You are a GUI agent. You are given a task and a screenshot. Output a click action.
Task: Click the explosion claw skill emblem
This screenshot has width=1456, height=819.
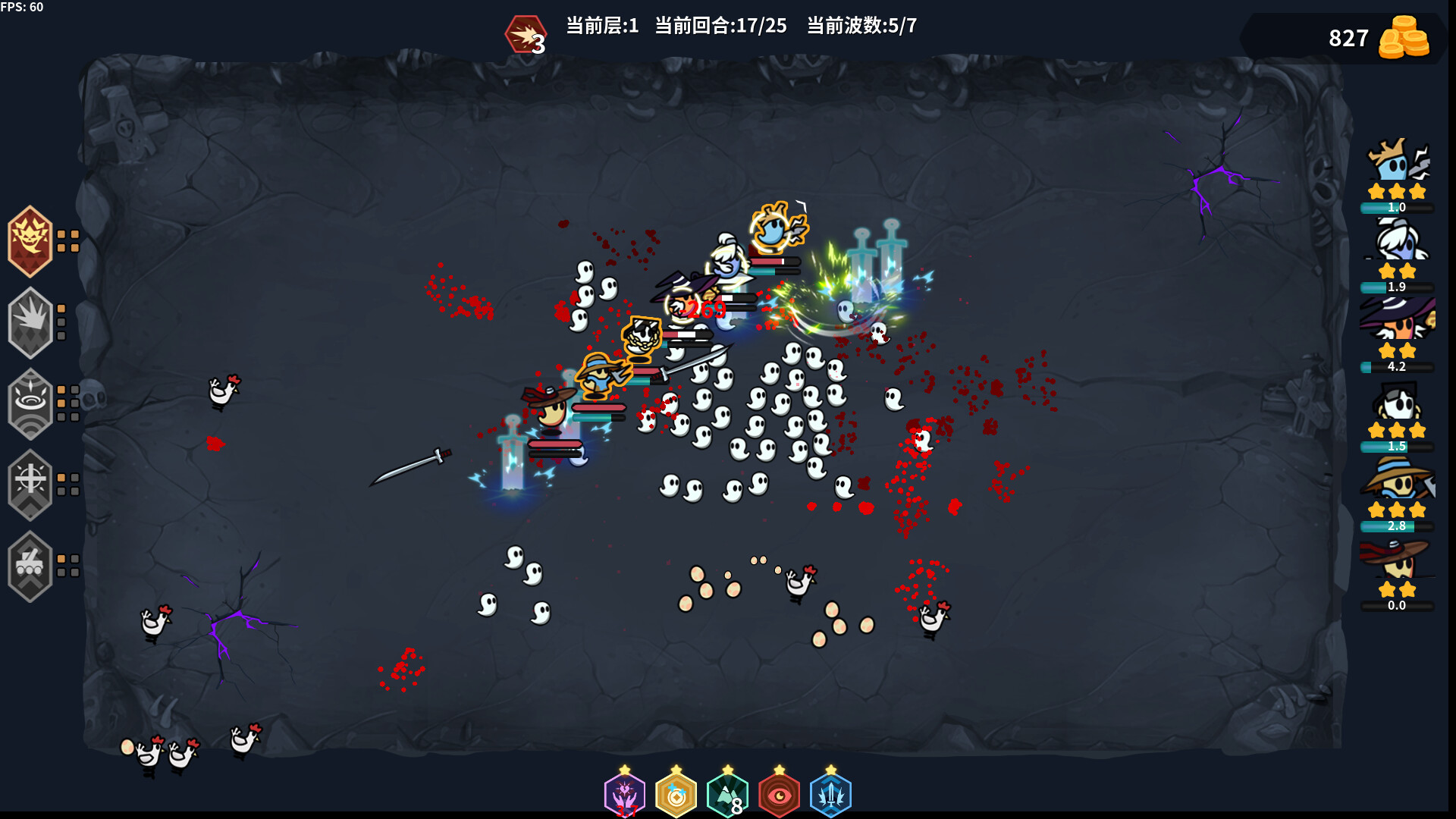point(30,322)
